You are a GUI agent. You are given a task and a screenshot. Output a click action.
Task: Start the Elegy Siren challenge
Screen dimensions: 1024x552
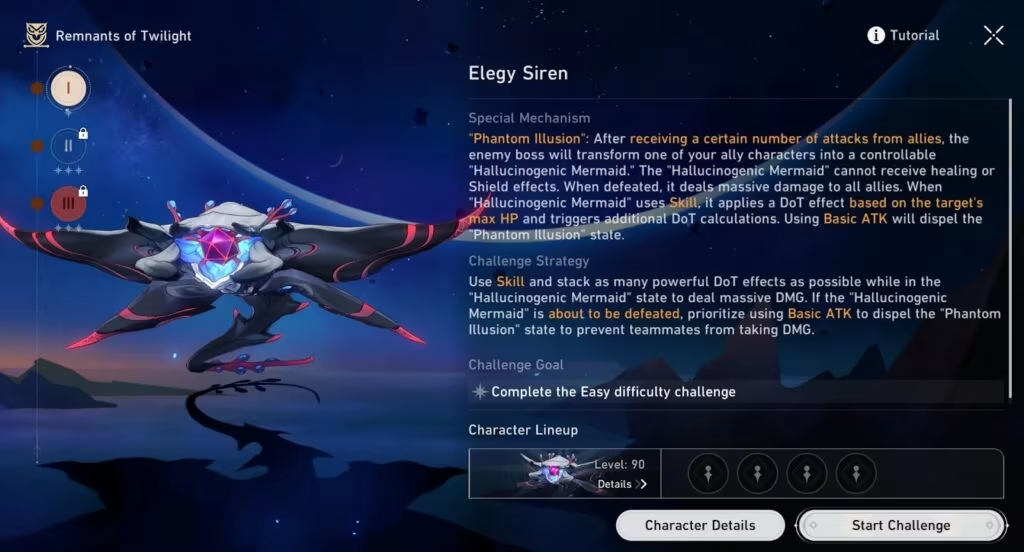(x=900, y=525)
